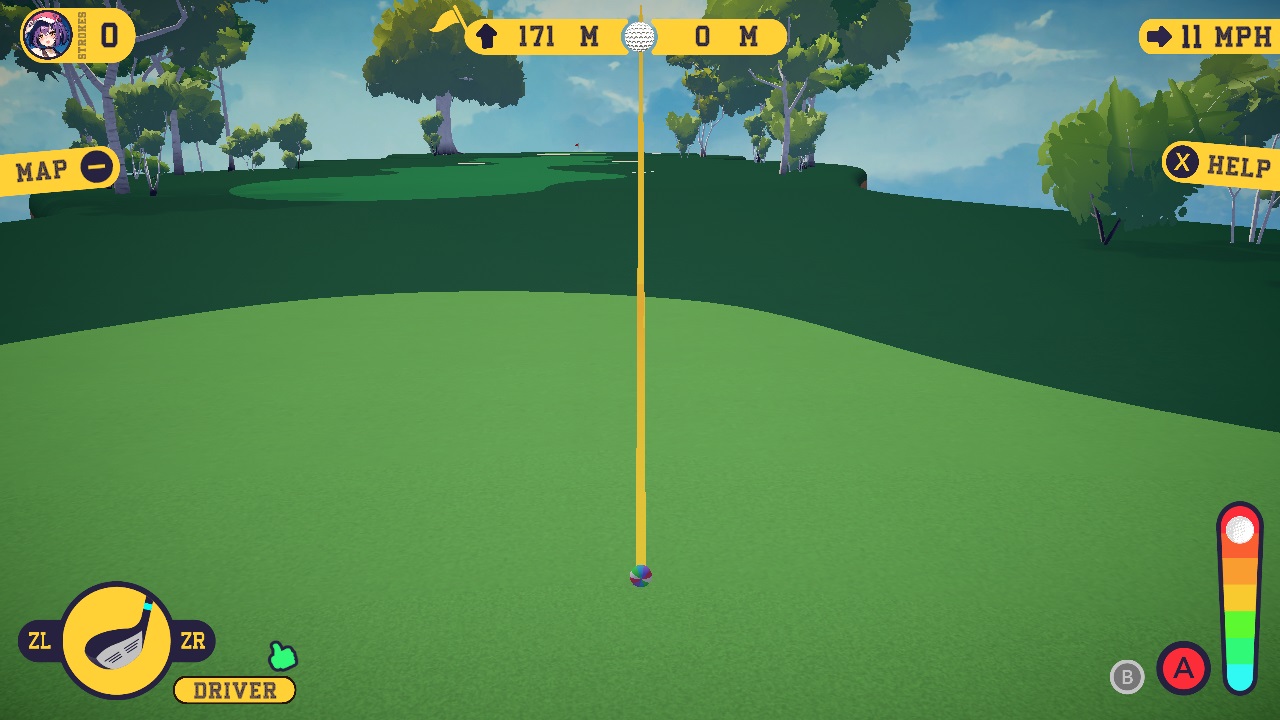Select the Driver club head icon

click(x=119, y=640)
